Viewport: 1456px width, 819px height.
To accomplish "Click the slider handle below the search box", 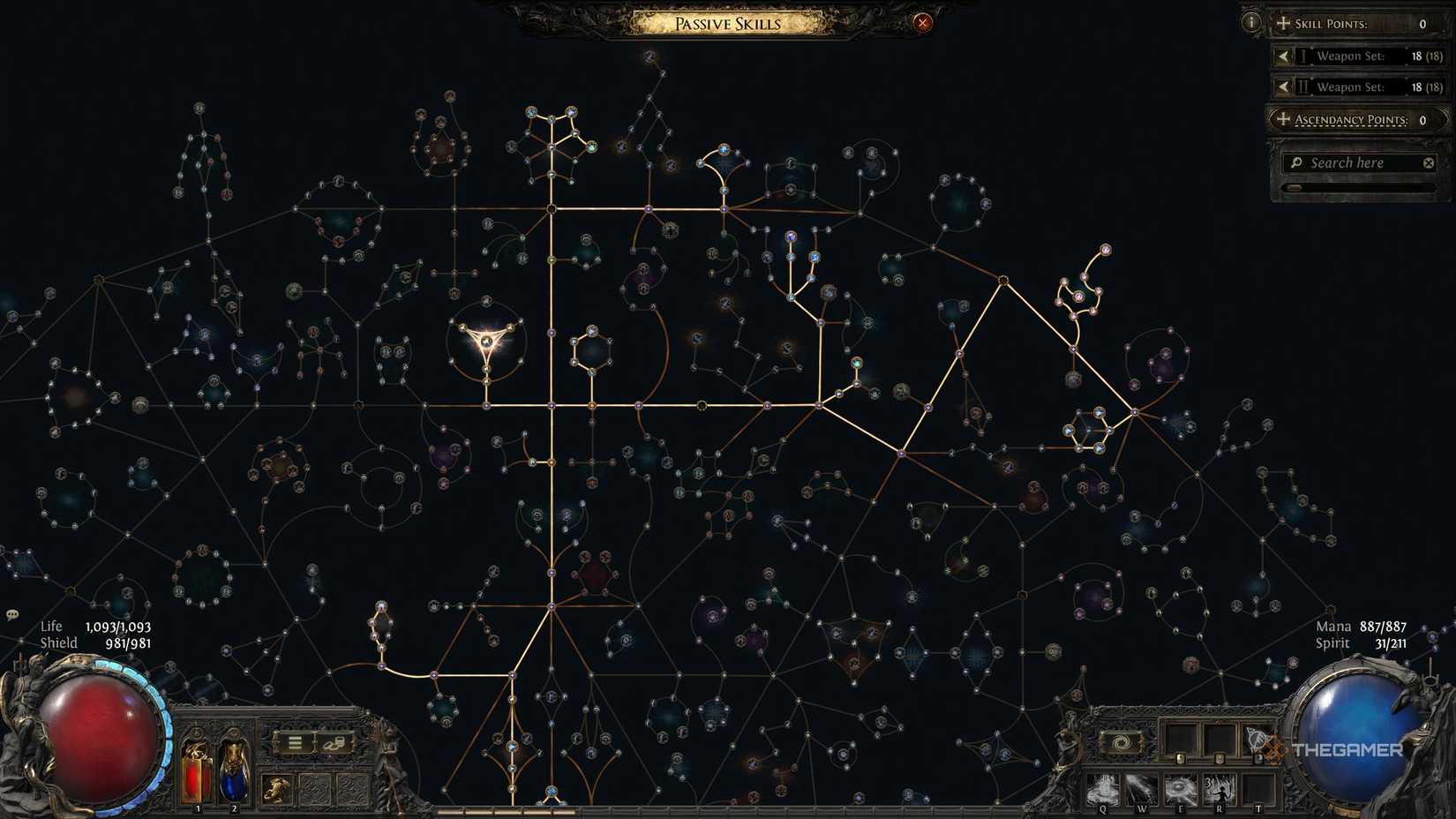I will 1293,187.
